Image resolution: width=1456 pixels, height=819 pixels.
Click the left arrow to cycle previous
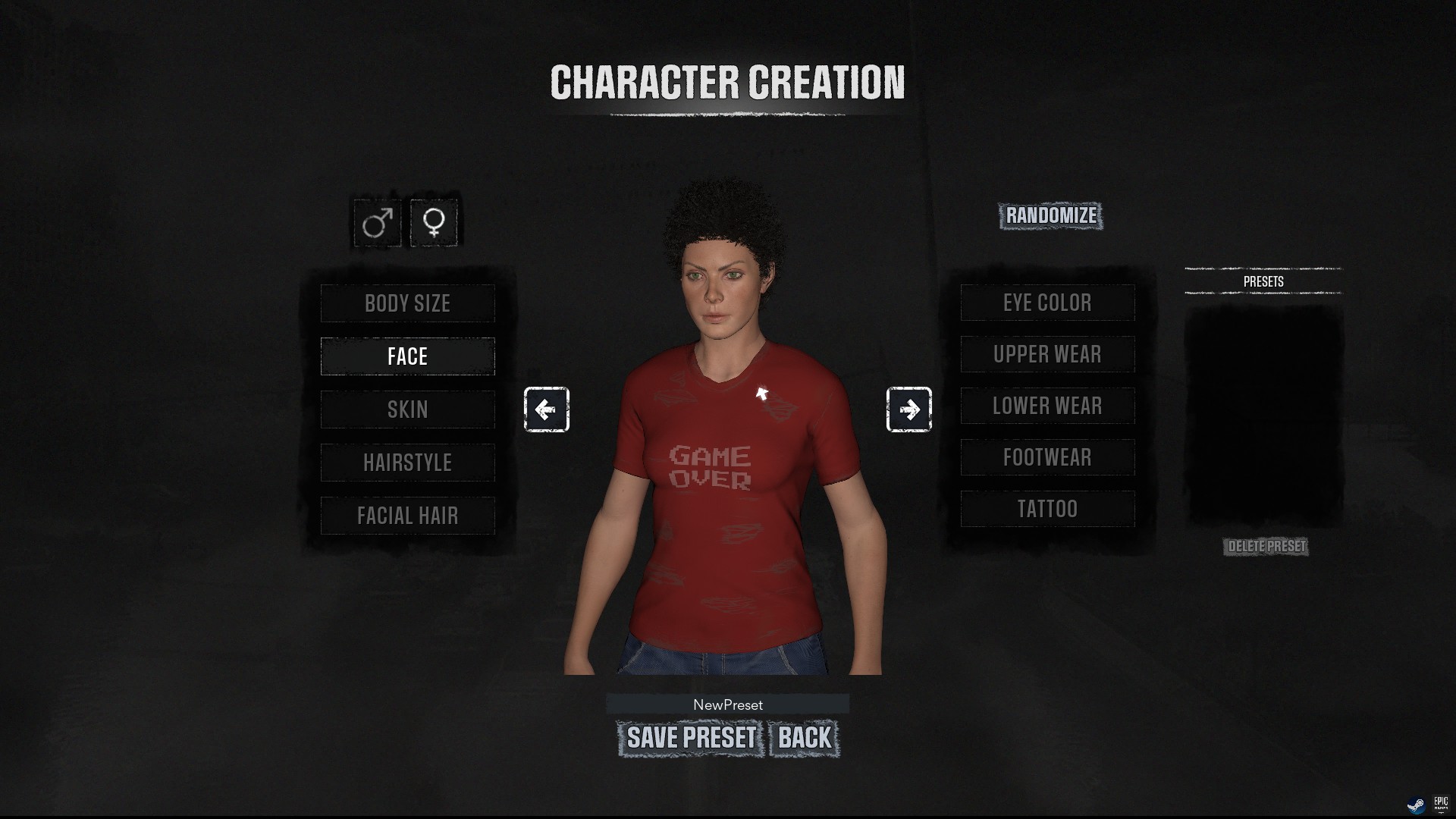pyautogui.click(x=546, y=409)
